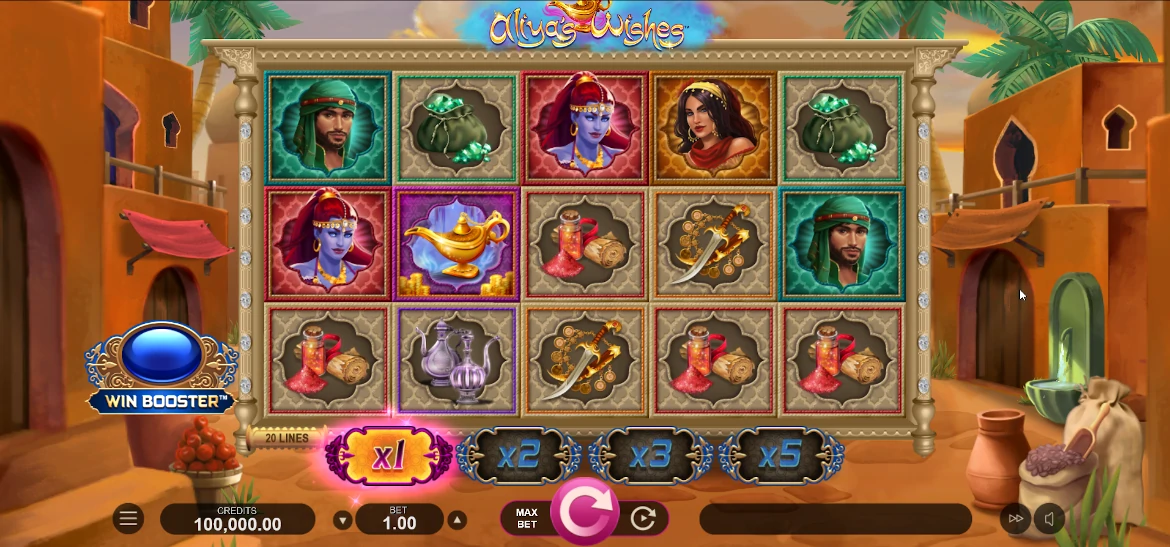Pick the x5 multiplier
The height and width of the screenshot is (547, 1170).
pyautogui.click(x=780, y=457)
